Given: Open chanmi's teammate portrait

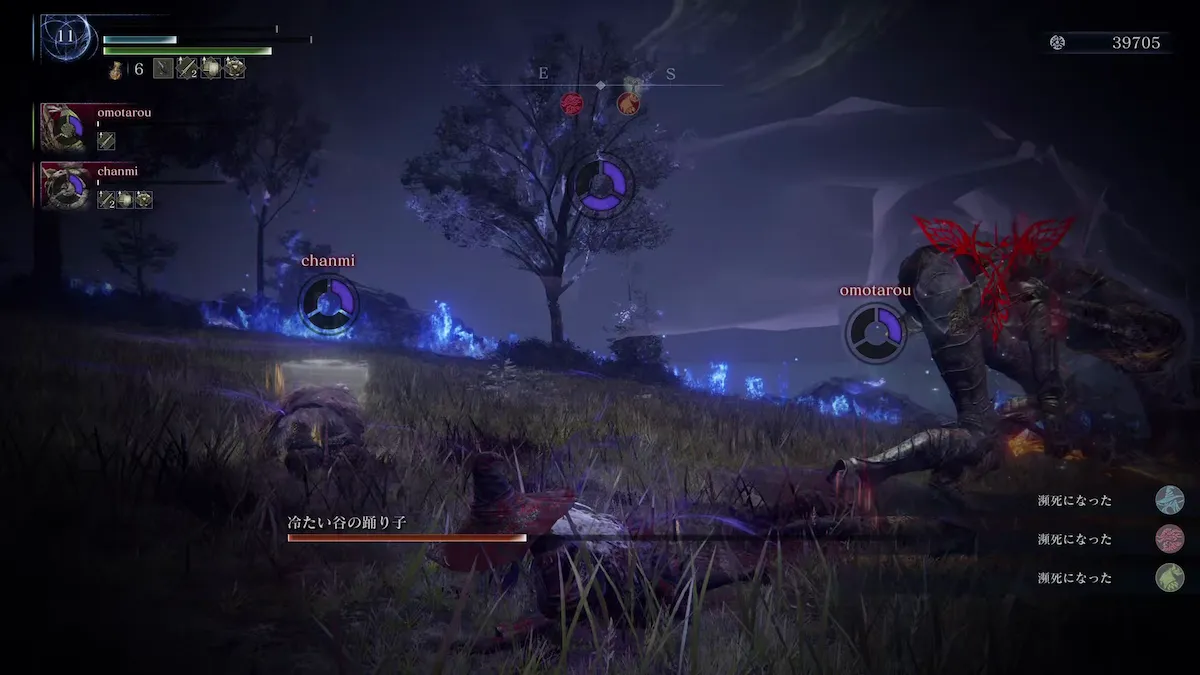Looking at the screenshot, I should [65, 186].
